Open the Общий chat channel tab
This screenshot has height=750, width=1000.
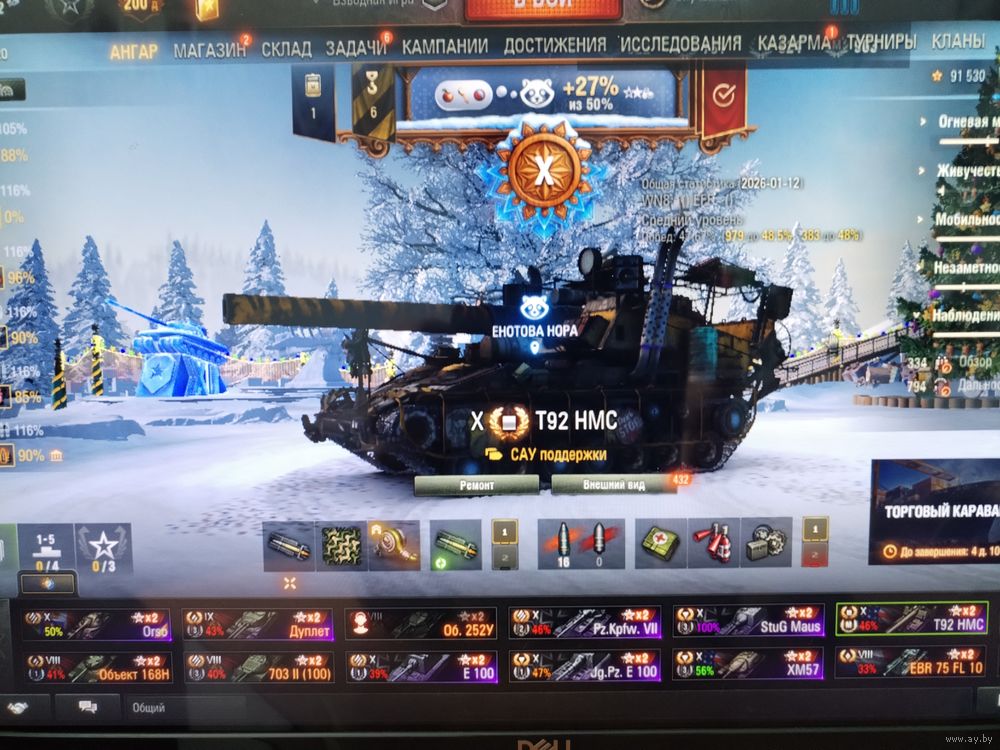(150, 708)
